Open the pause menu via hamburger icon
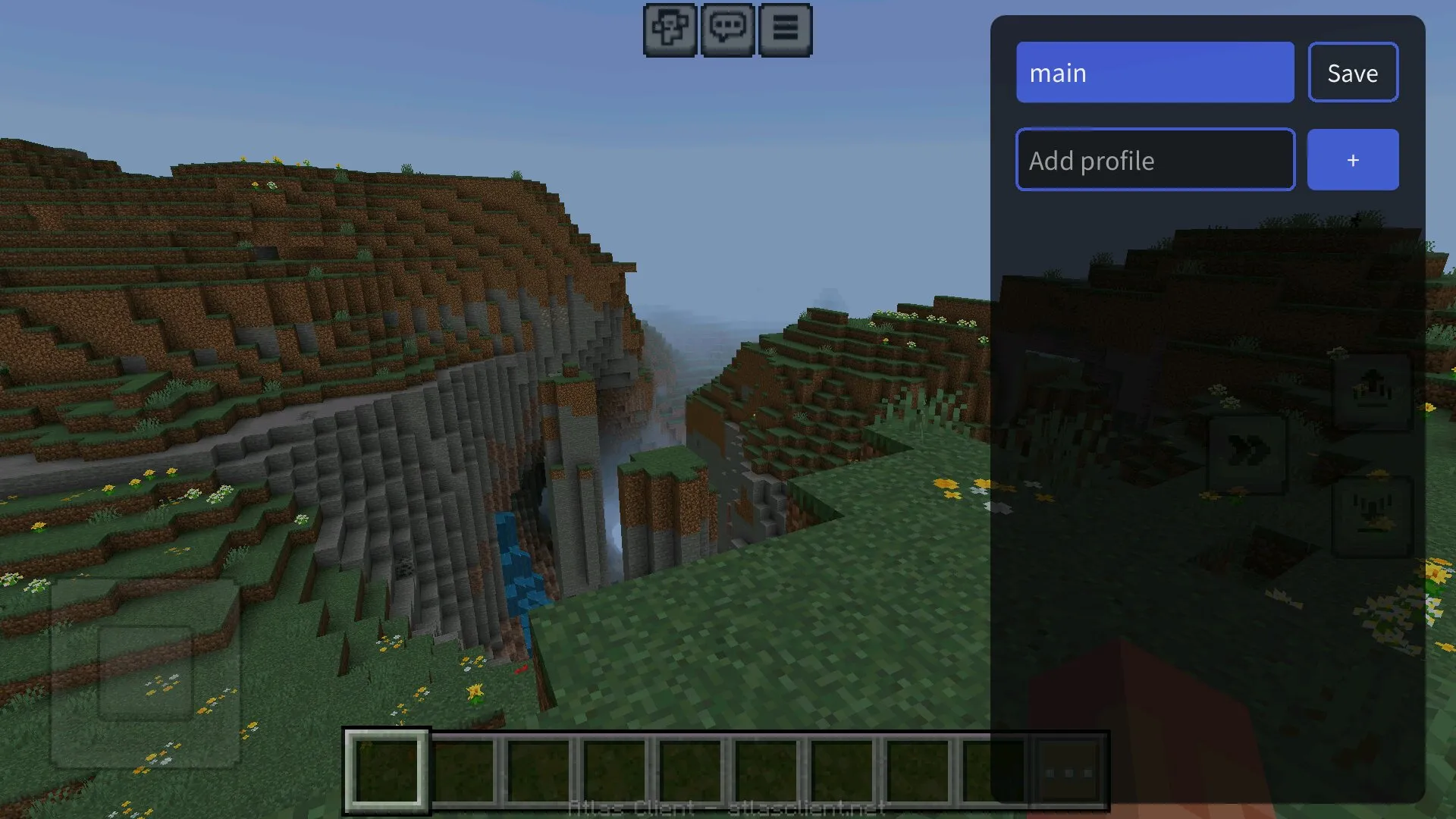1456x819 pixels. pyautogui.click(x=786, y=30)
